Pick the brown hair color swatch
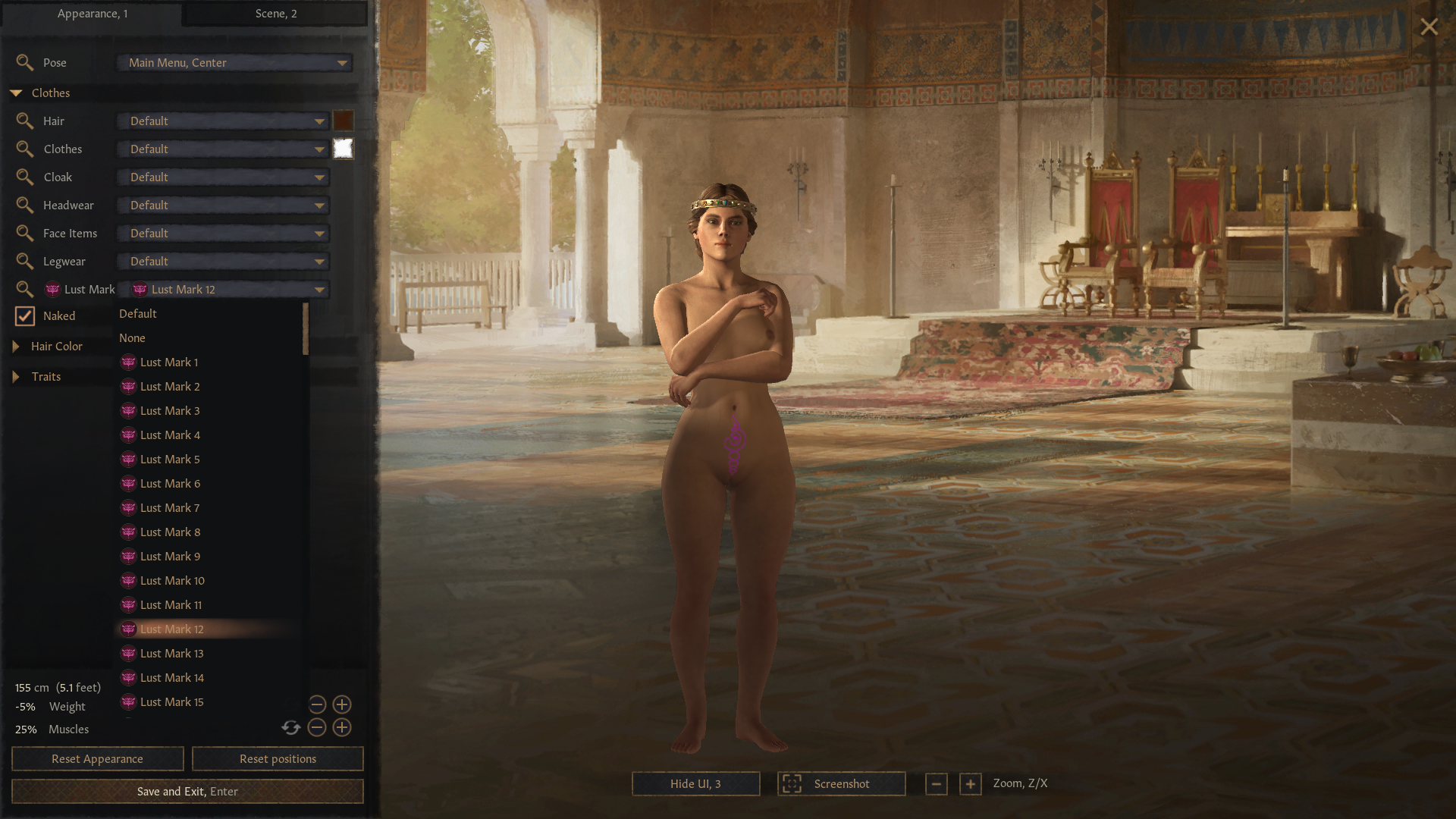This screenshot has height=819, width=1456. pos(343,121)
